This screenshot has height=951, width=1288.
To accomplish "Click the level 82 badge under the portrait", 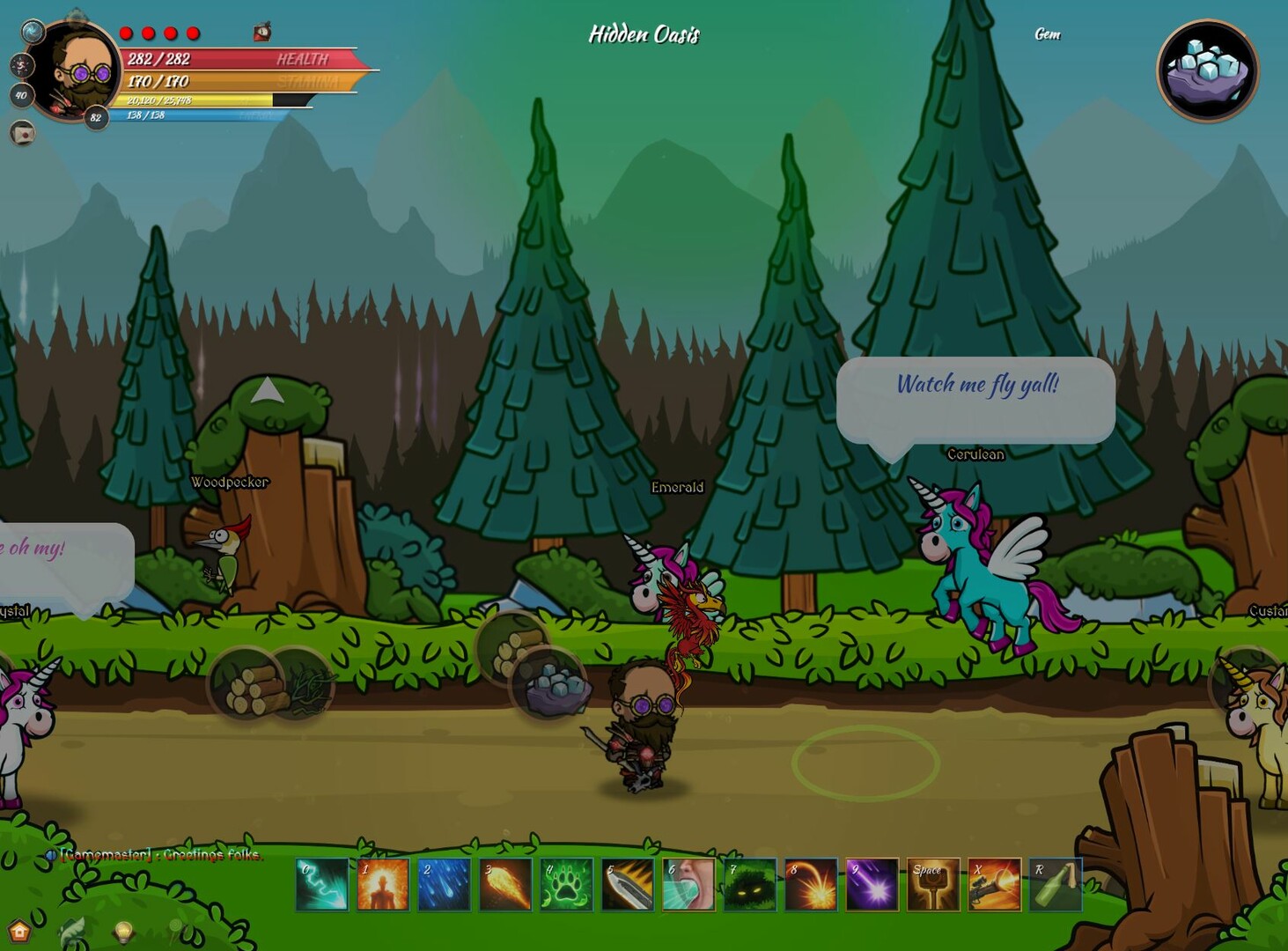I will [96, 115].
